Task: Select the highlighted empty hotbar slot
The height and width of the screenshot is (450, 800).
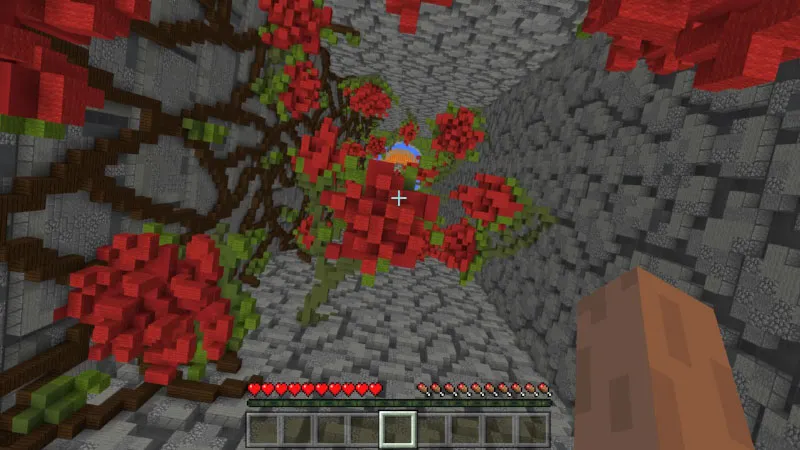Action: tap(399, 428)
